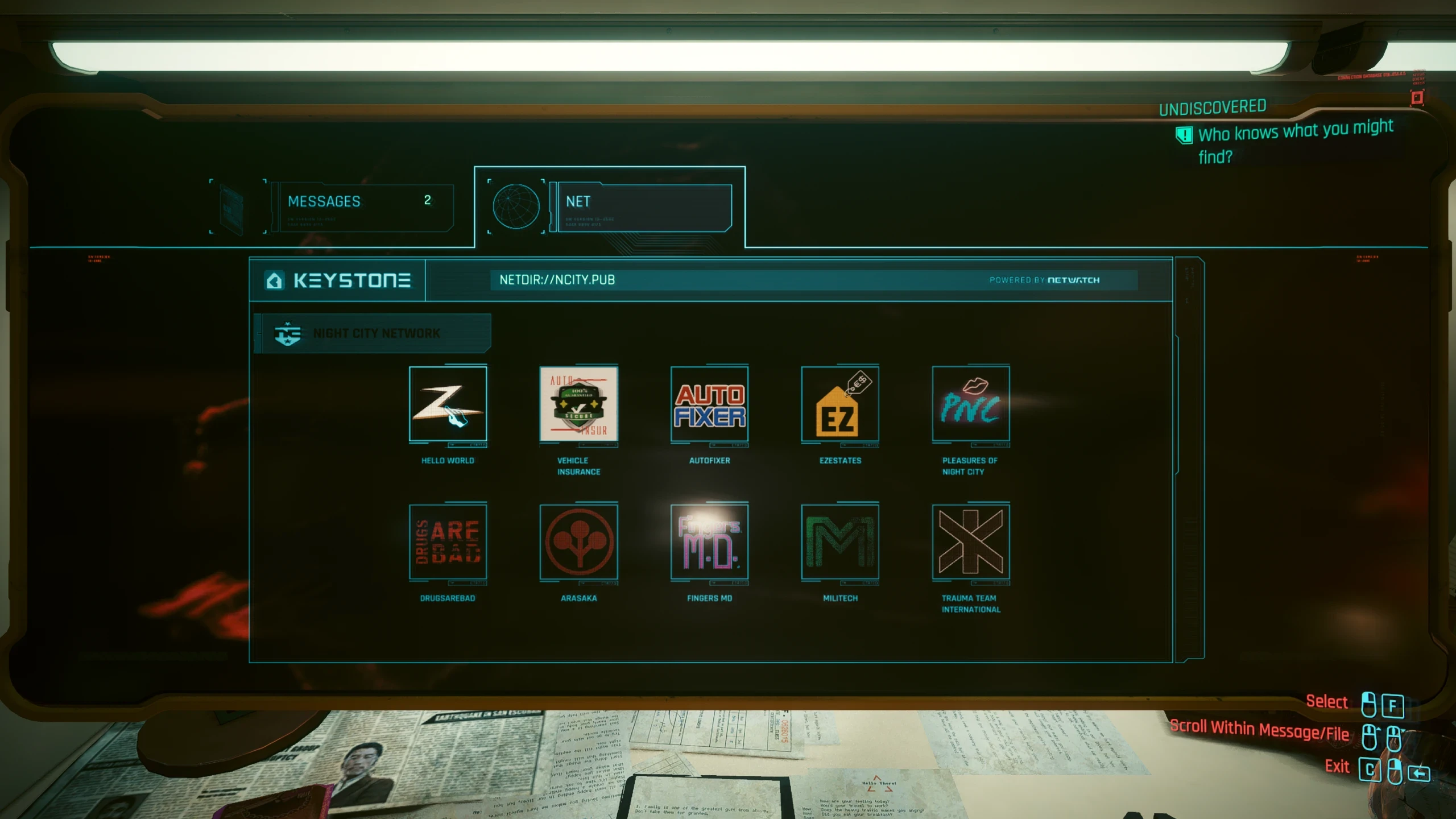
Task: Click the globe icon beside NET
Action: (515, 207)
